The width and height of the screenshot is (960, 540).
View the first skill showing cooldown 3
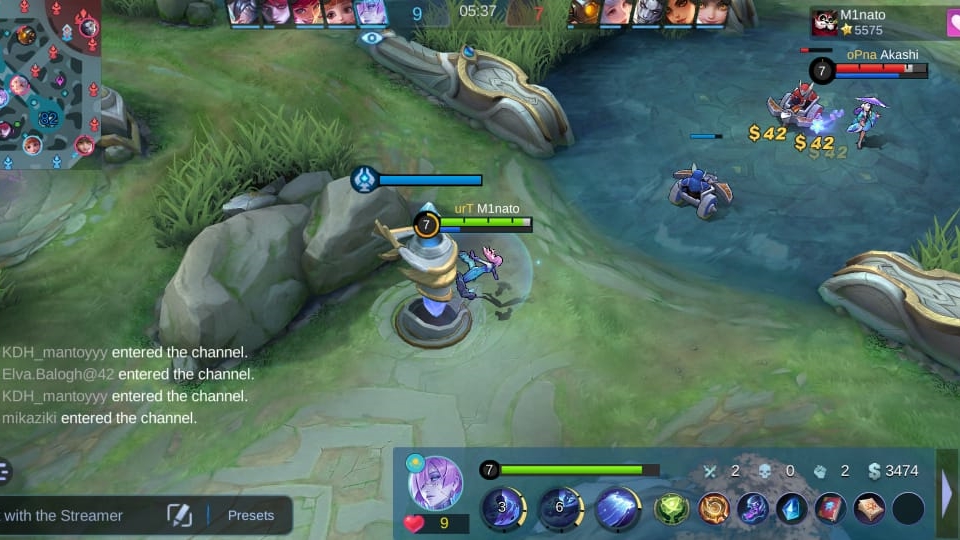pyautogui.click(x=504, y=508)
